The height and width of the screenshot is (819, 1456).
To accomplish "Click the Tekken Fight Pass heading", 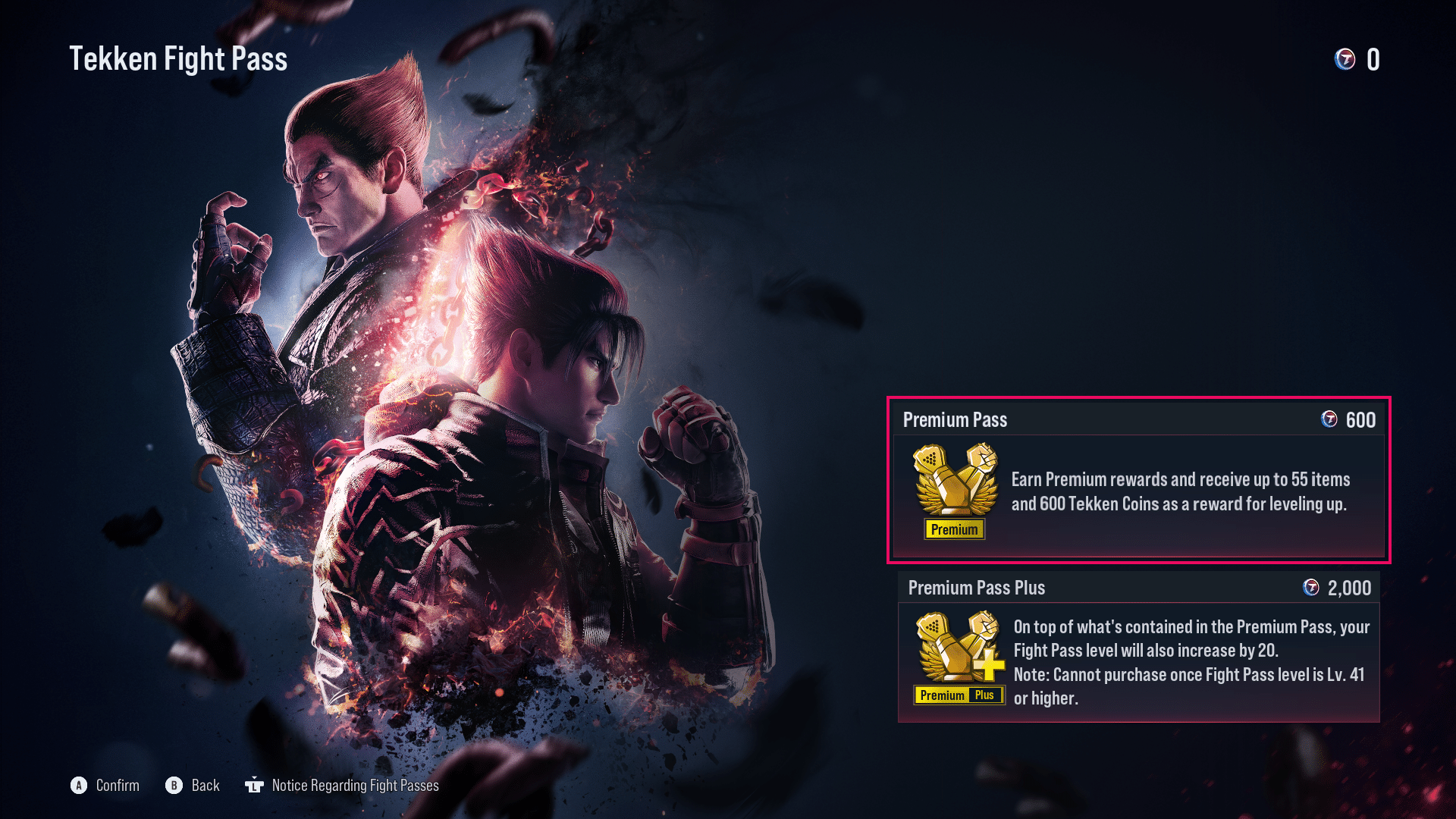I will [179, 58].
